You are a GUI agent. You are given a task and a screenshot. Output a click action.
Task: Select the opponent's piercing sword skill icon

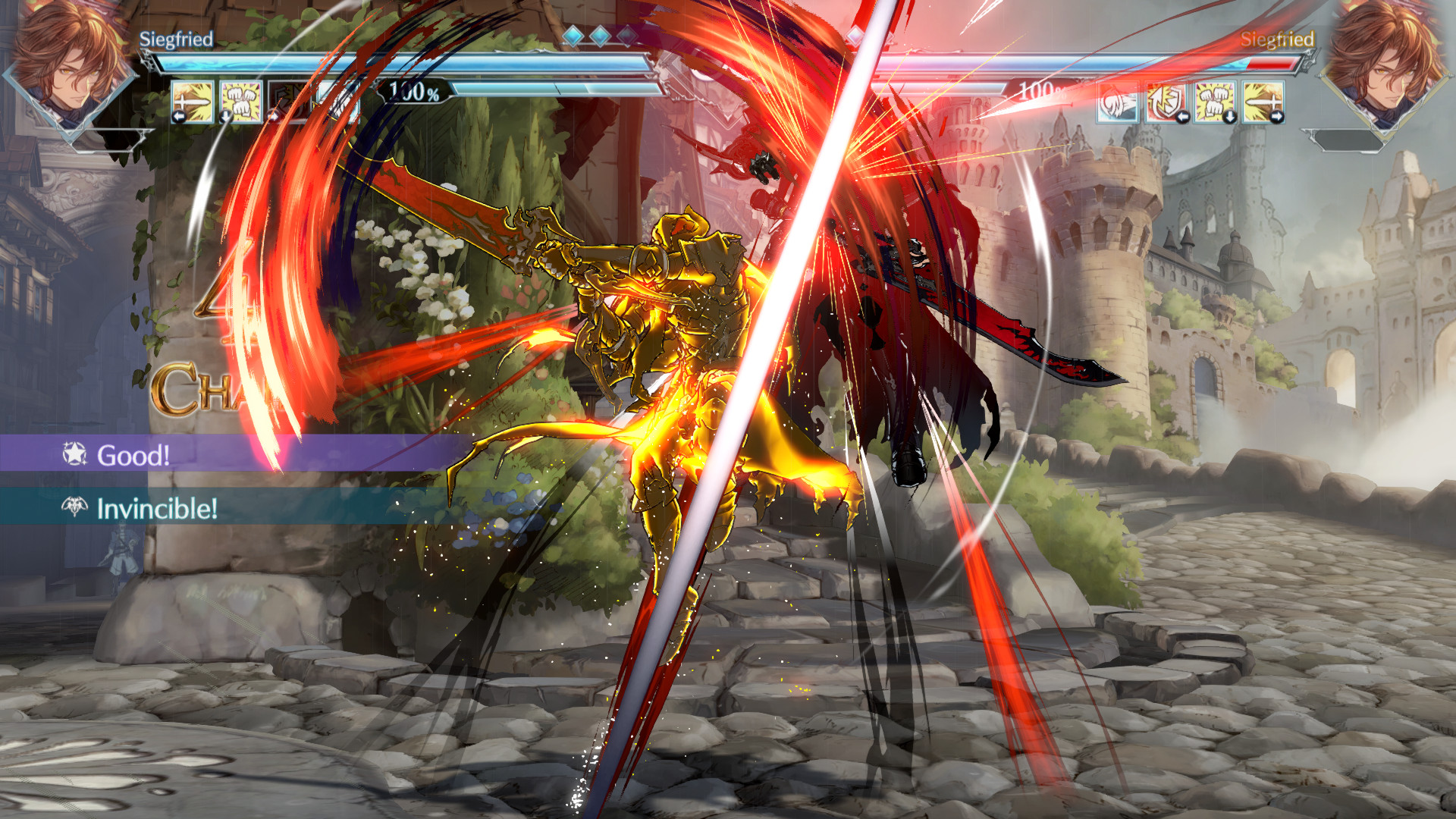click(1263, 102)
